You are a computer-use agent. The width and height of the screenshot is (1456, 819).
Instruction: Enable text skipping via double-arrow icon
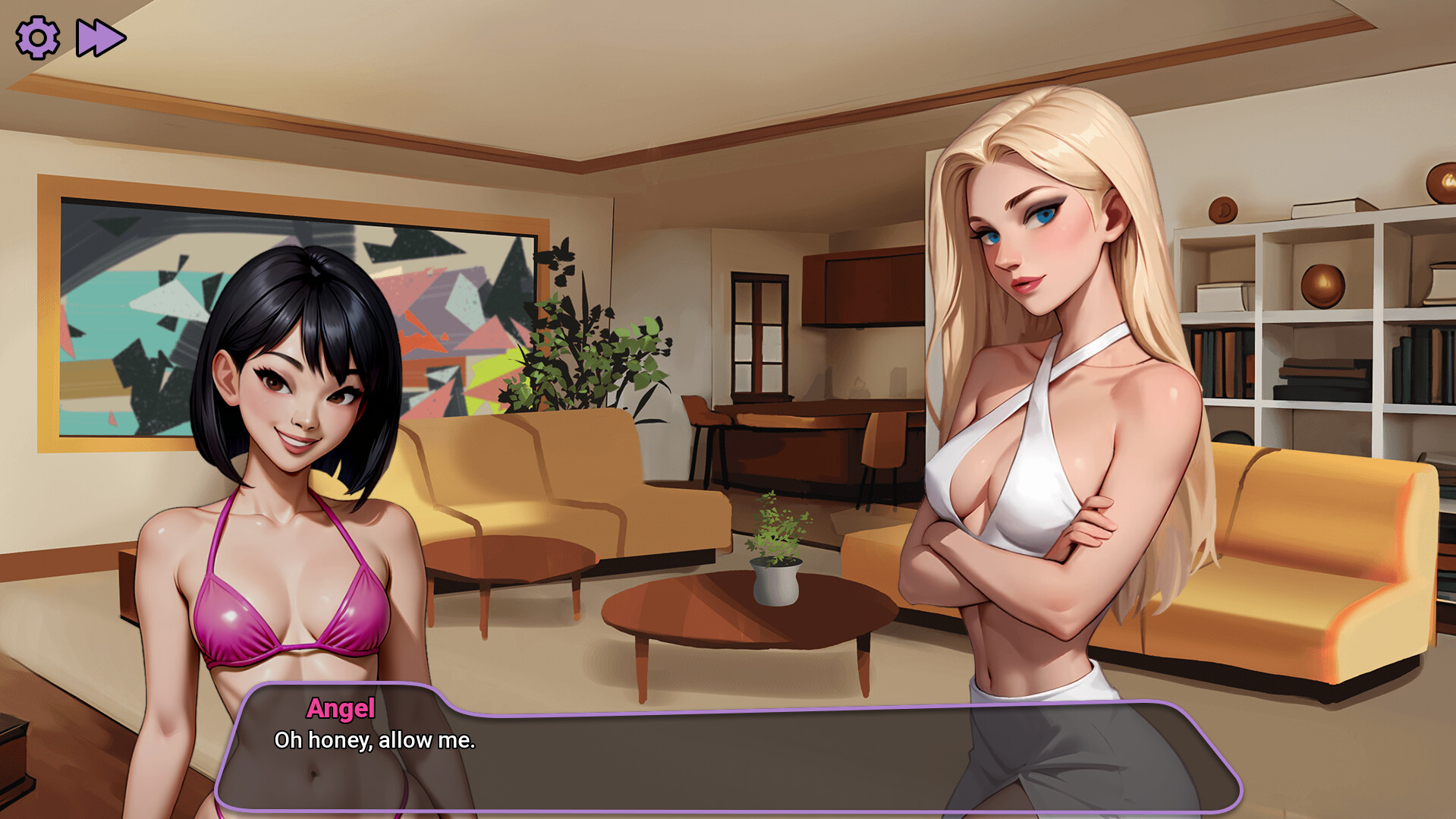point(101,36)
